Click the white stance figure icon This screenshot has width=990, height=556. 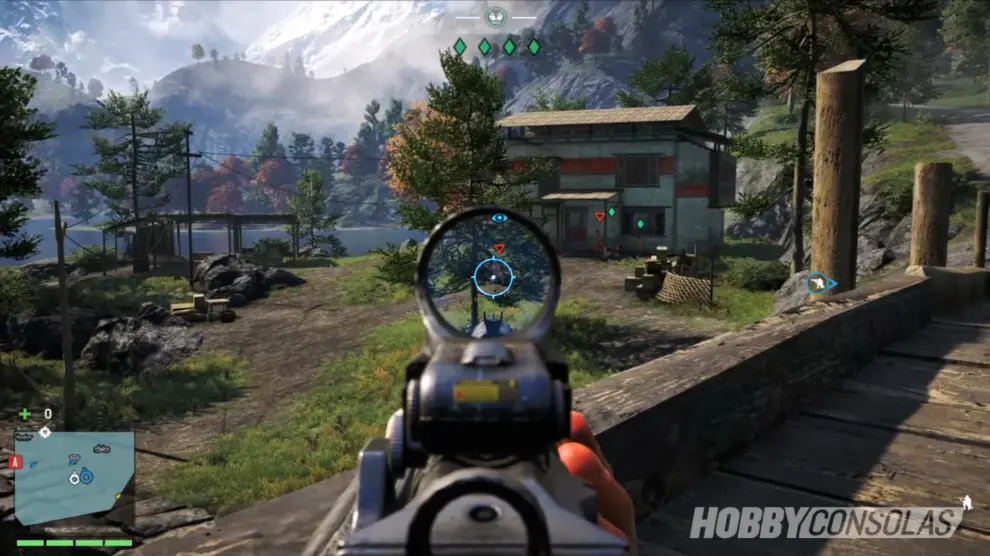pyautogui.click(x=965, y=503)
